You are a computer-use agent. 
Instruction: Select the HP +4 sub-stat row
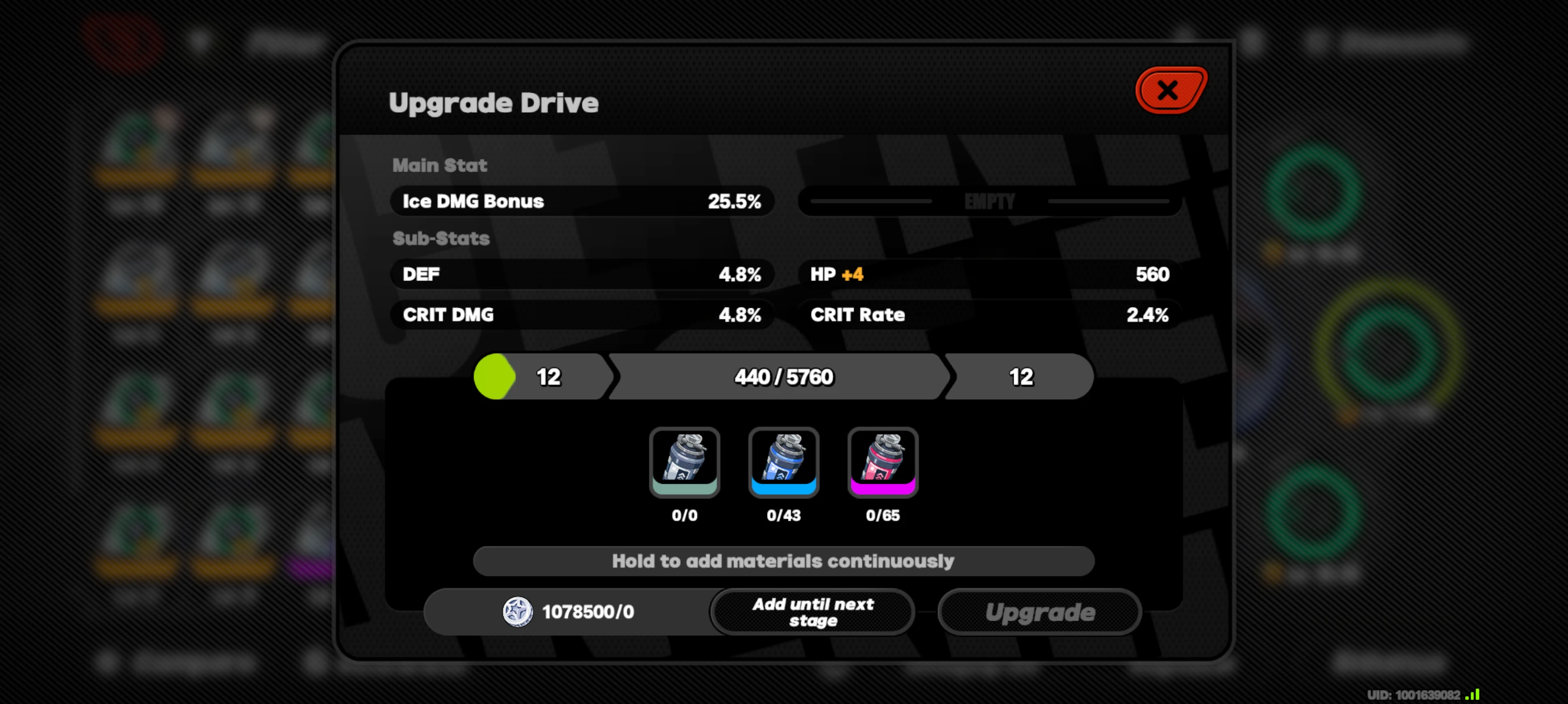click(x=988, y=274)
